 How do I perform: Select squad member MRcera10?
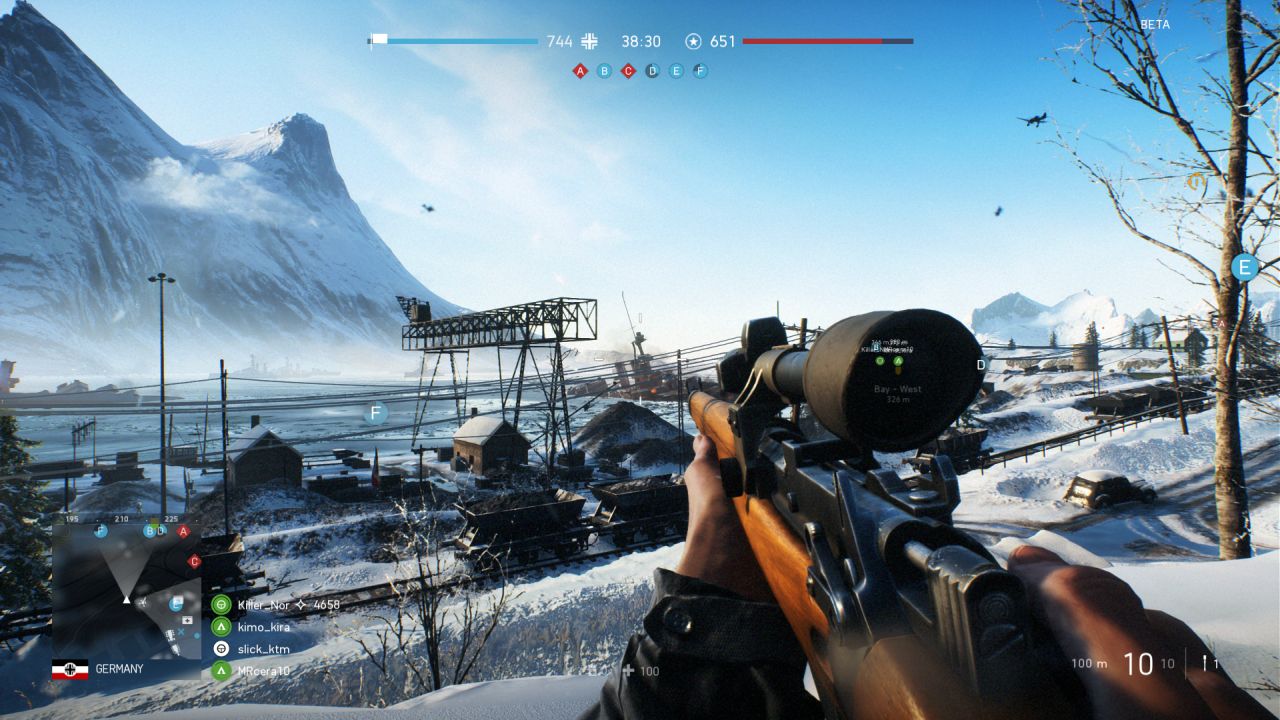click(263, 671)
